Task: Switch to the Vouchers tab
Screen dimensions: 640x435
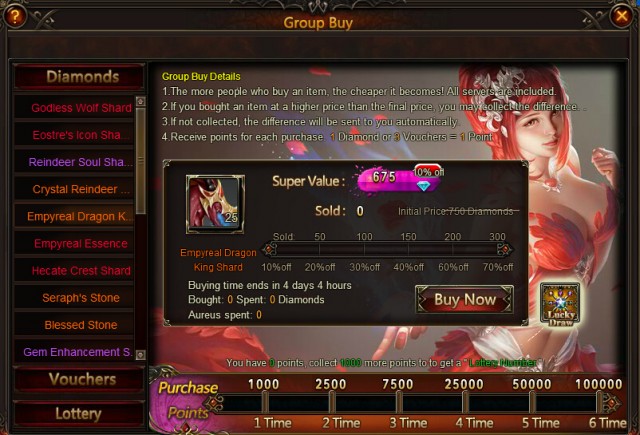Action: [x=81, y=379]
